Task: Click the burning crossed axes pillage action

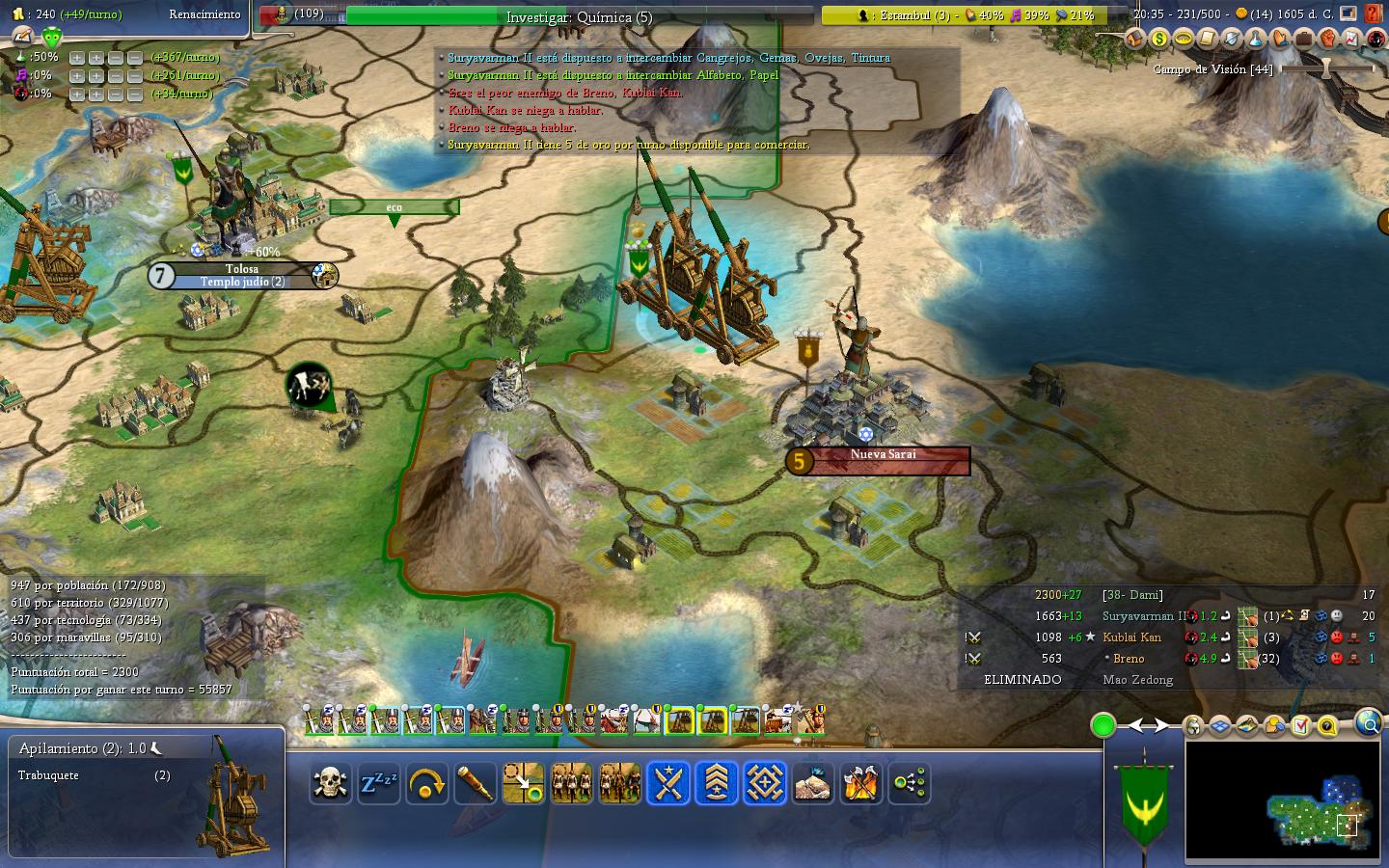Action: [x=860, y=783]
